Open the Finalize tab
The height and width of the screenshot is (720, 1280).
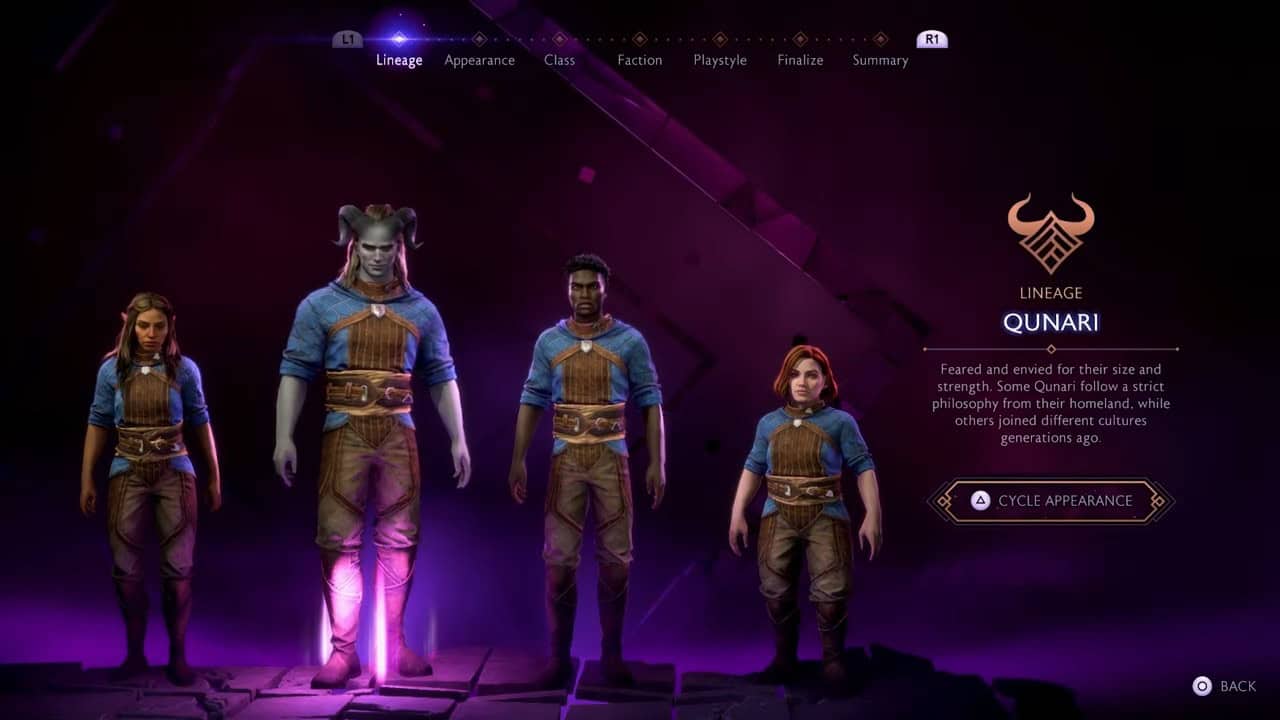pos(799,60)
